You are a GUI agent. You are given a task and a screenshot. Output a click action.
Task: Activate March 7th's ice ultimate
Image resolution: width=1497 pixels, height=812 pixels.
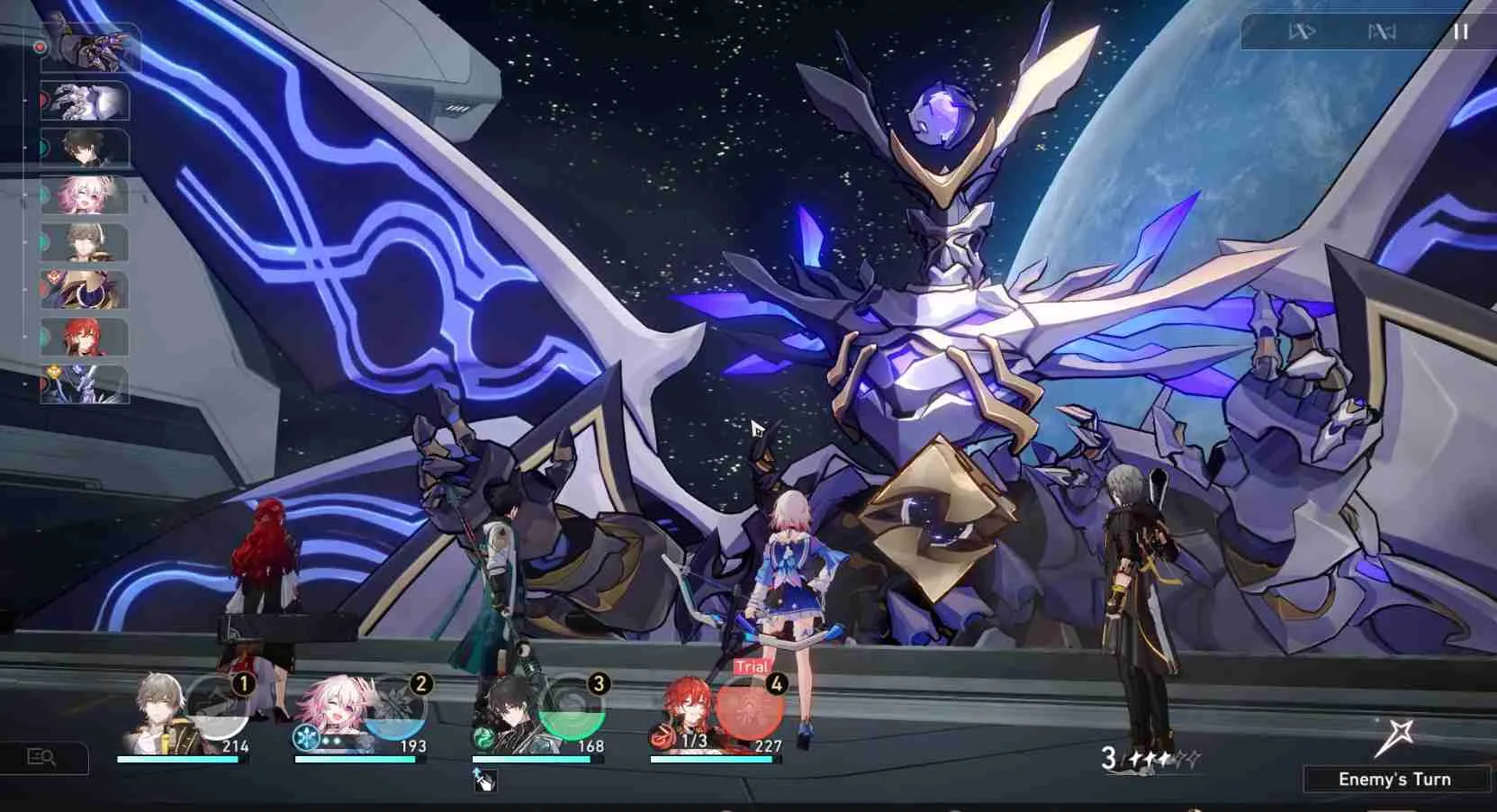[393, 706]
